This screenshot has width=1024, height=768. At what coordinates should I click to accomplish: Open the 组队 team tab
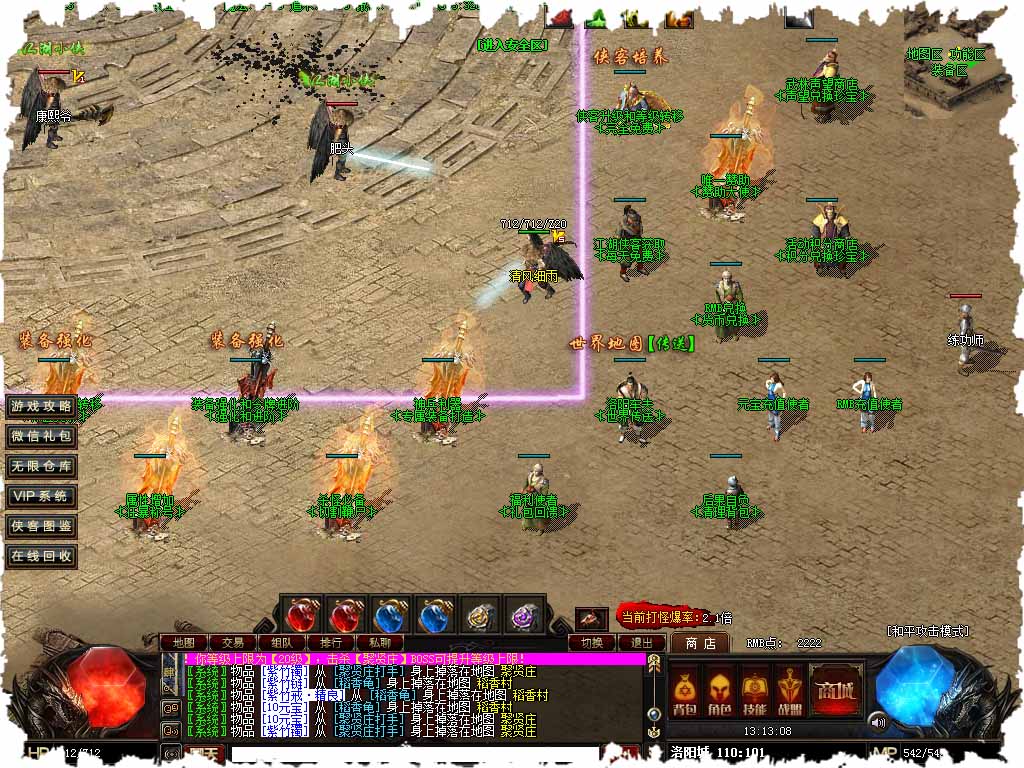click(x=282, y=642)
